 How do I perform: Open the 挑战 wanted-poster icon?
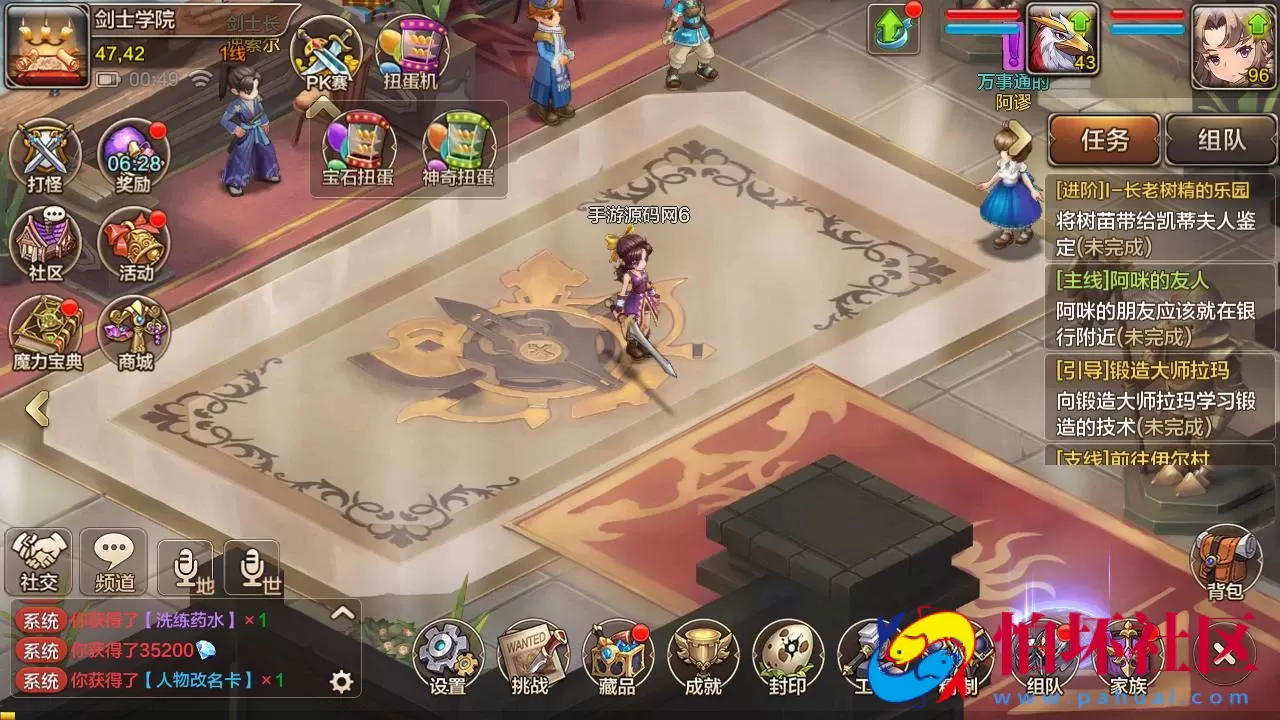tap(530, 656)
